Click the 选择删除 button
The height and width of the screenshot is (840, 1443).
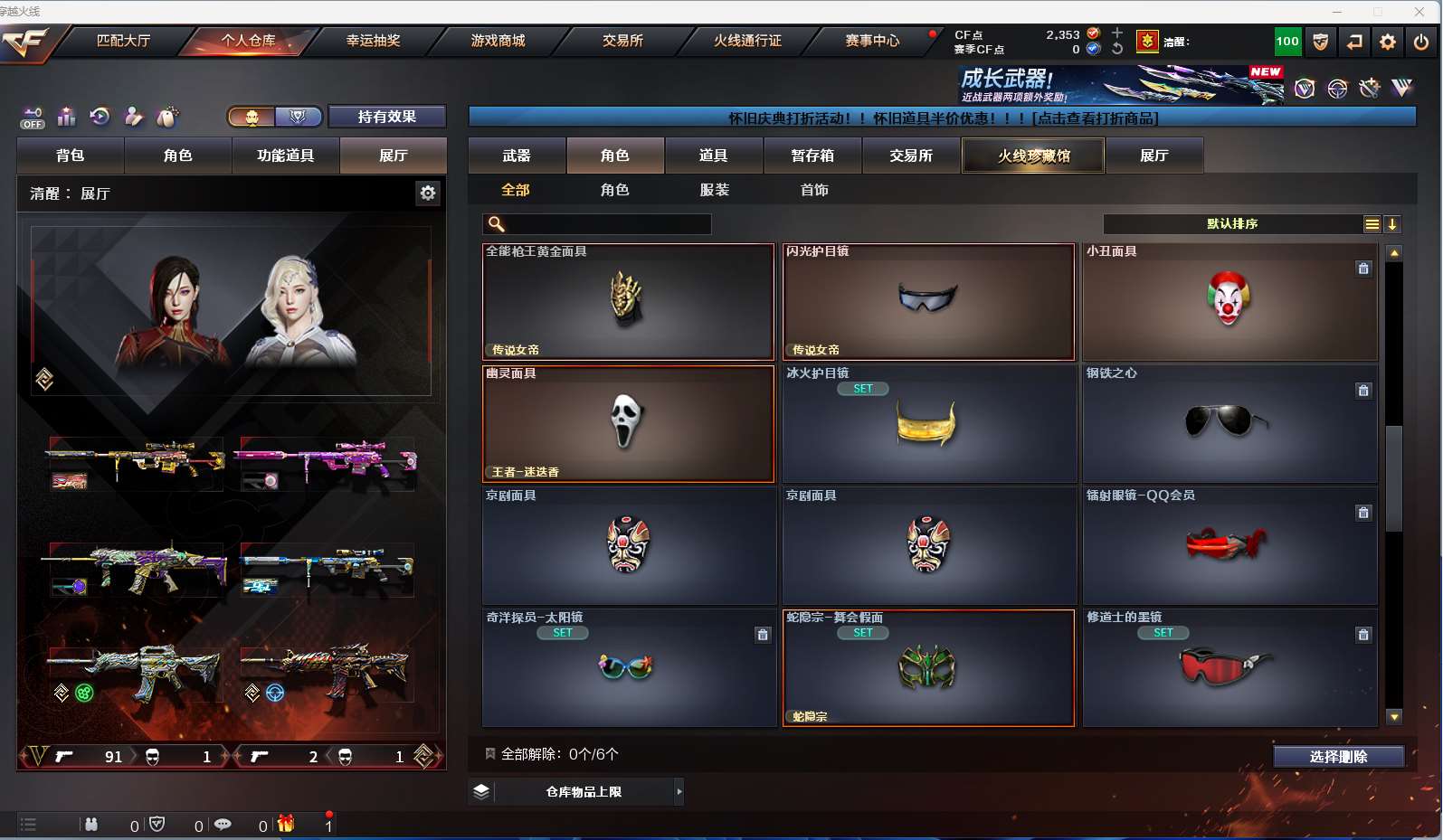[x=1338, y=757]
